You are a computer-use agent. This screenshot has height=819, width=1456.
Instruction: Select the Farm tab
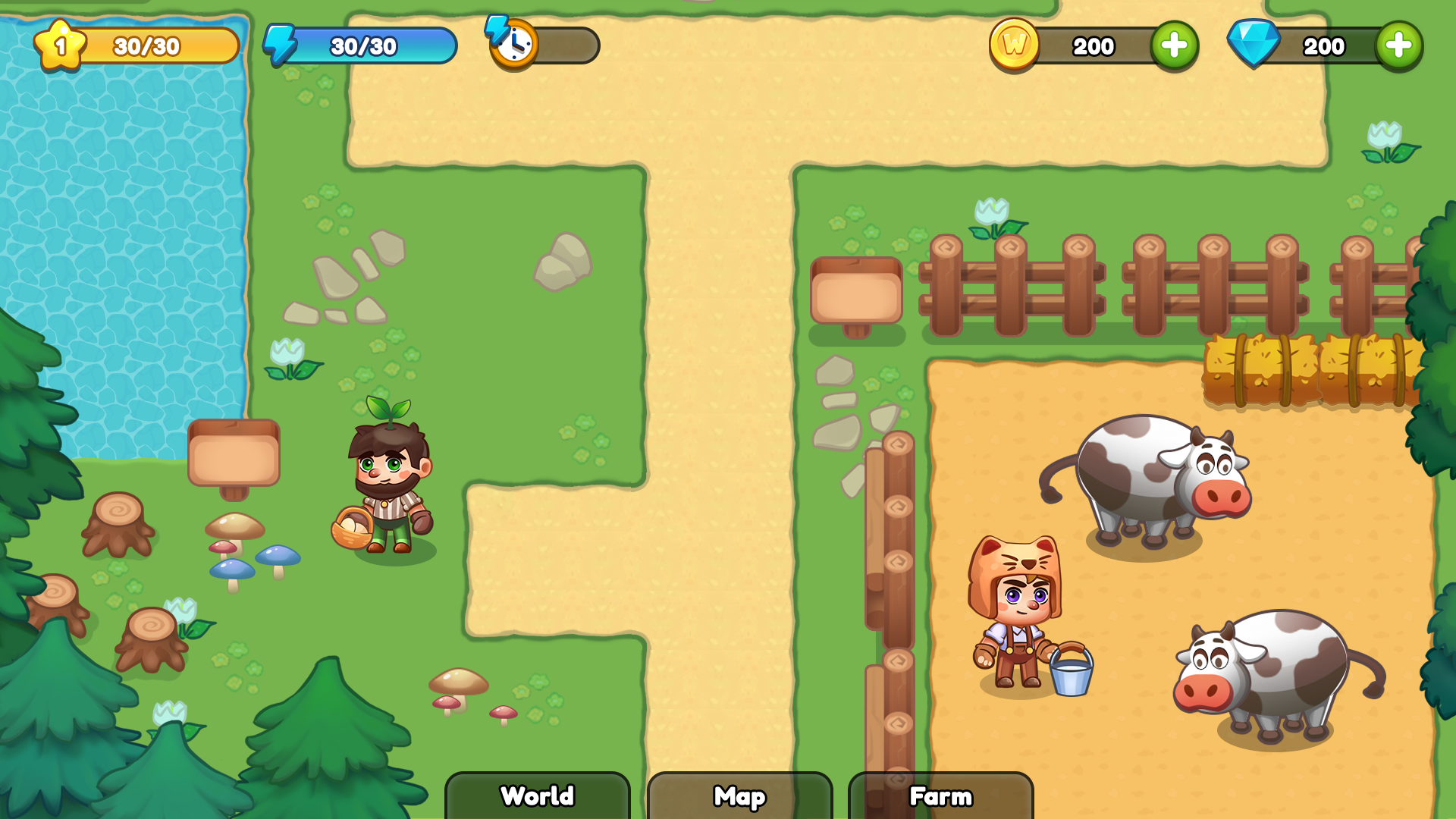[940, 797]
